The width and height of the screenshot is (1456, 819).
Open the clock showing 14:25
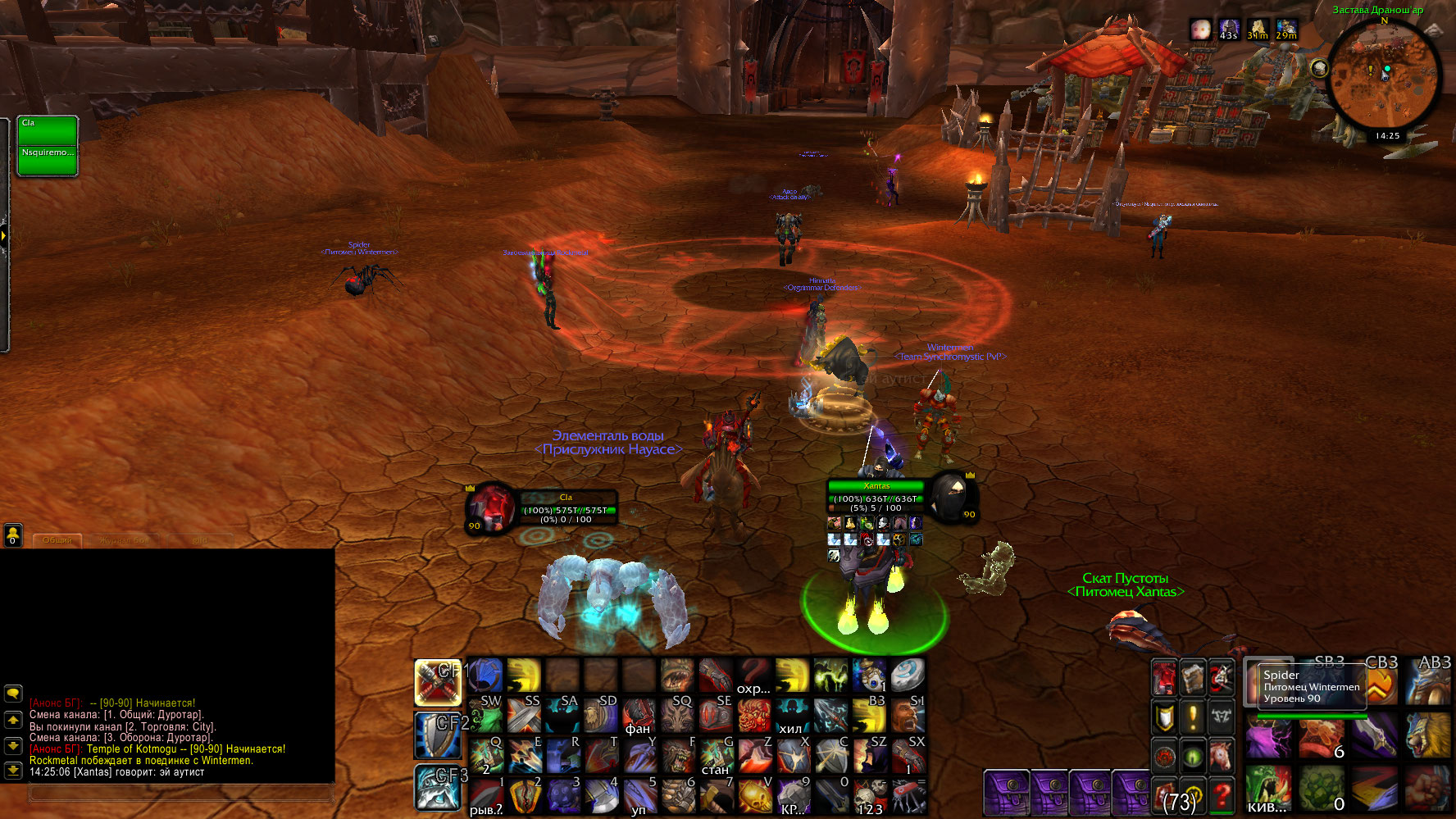1387,136
